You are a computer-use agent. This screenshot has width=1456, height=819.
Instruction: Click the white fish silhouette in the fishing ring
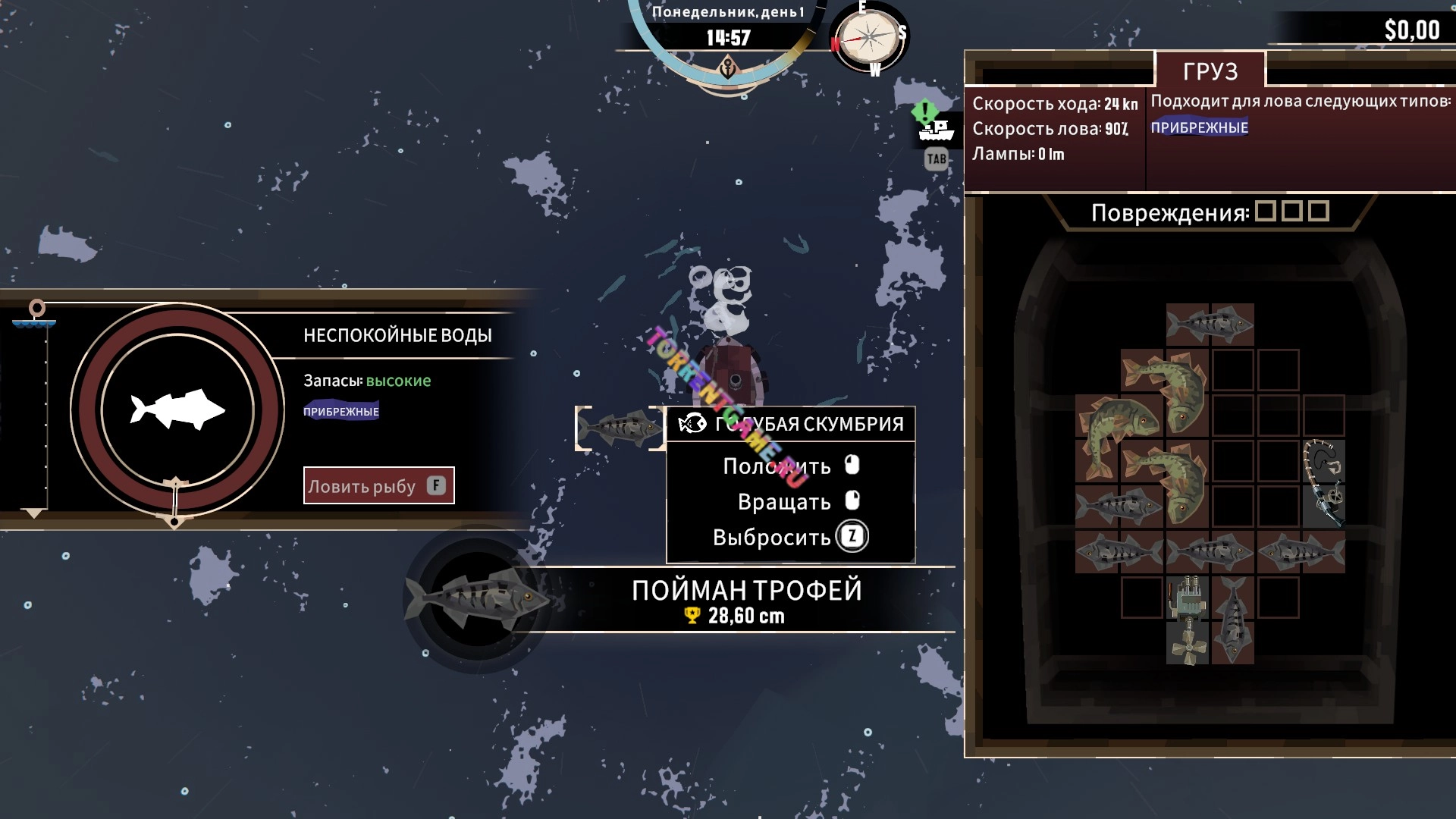tap(177, 409)
